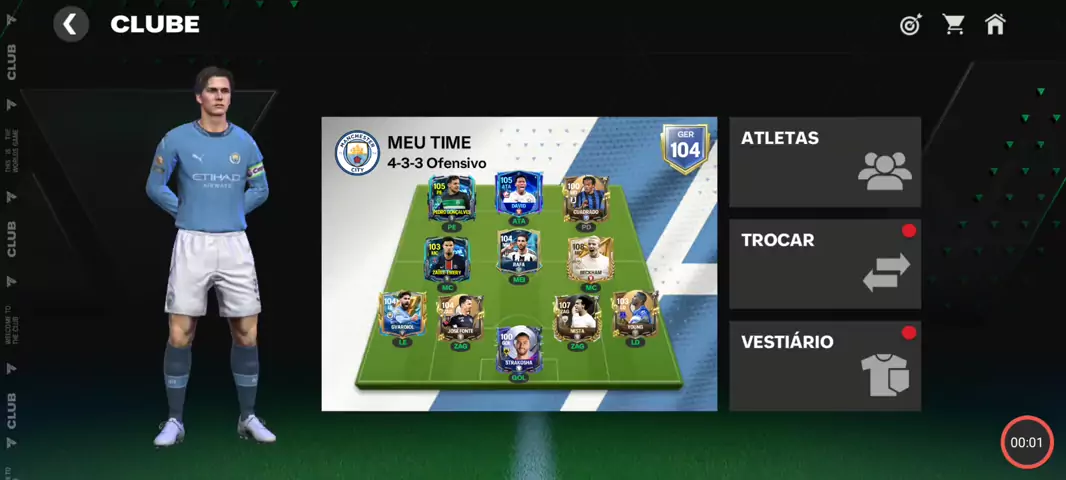Screen dimensions: 1066x480
Task: Select the Beckham midfielder card
Action: tap(588, 261)
